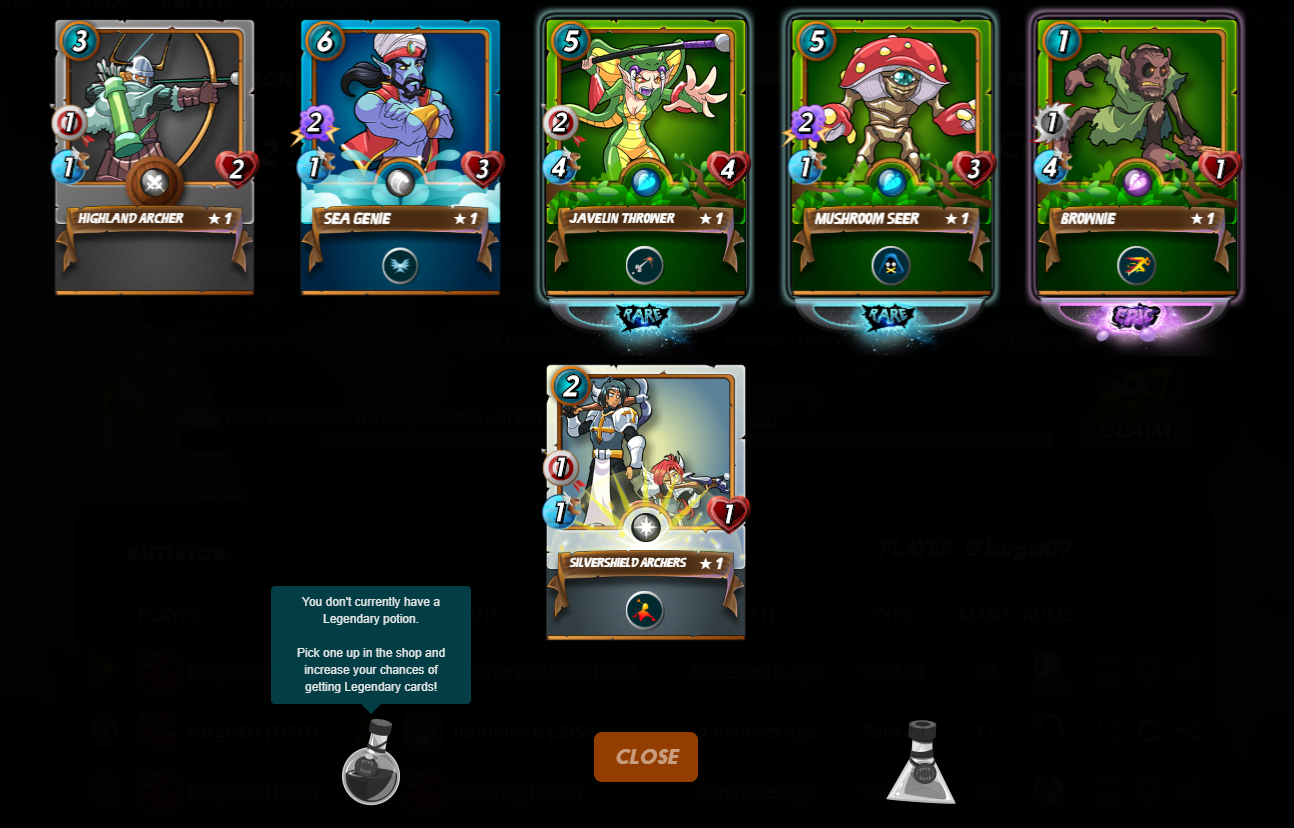This screenshot has height=828, width=1294.
Task: Close the card reveal screen
Action: 646,757
